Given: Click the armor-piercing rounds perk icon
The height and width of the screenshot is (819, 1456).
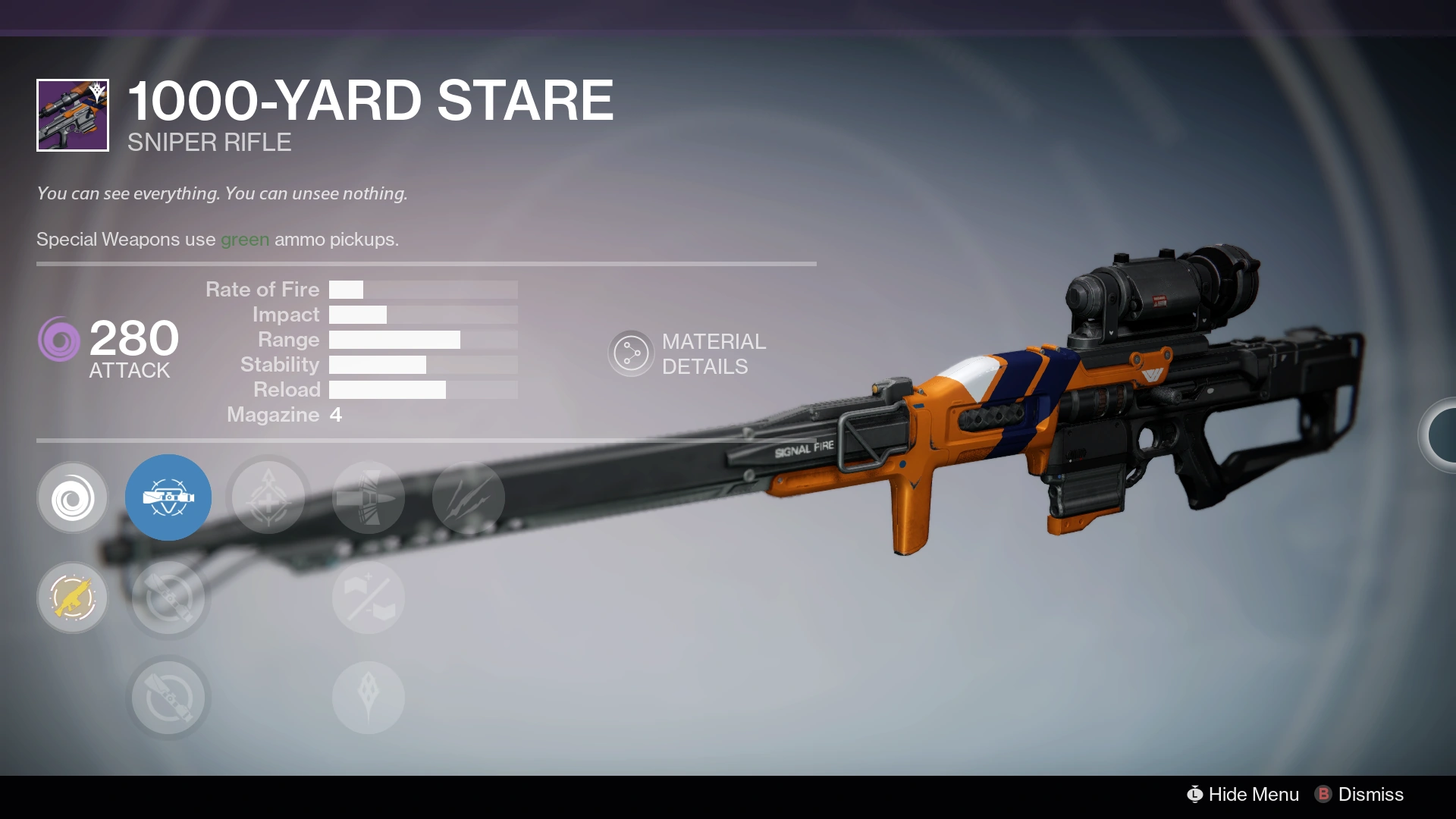Looking at the screenshot, I should 369,498.
